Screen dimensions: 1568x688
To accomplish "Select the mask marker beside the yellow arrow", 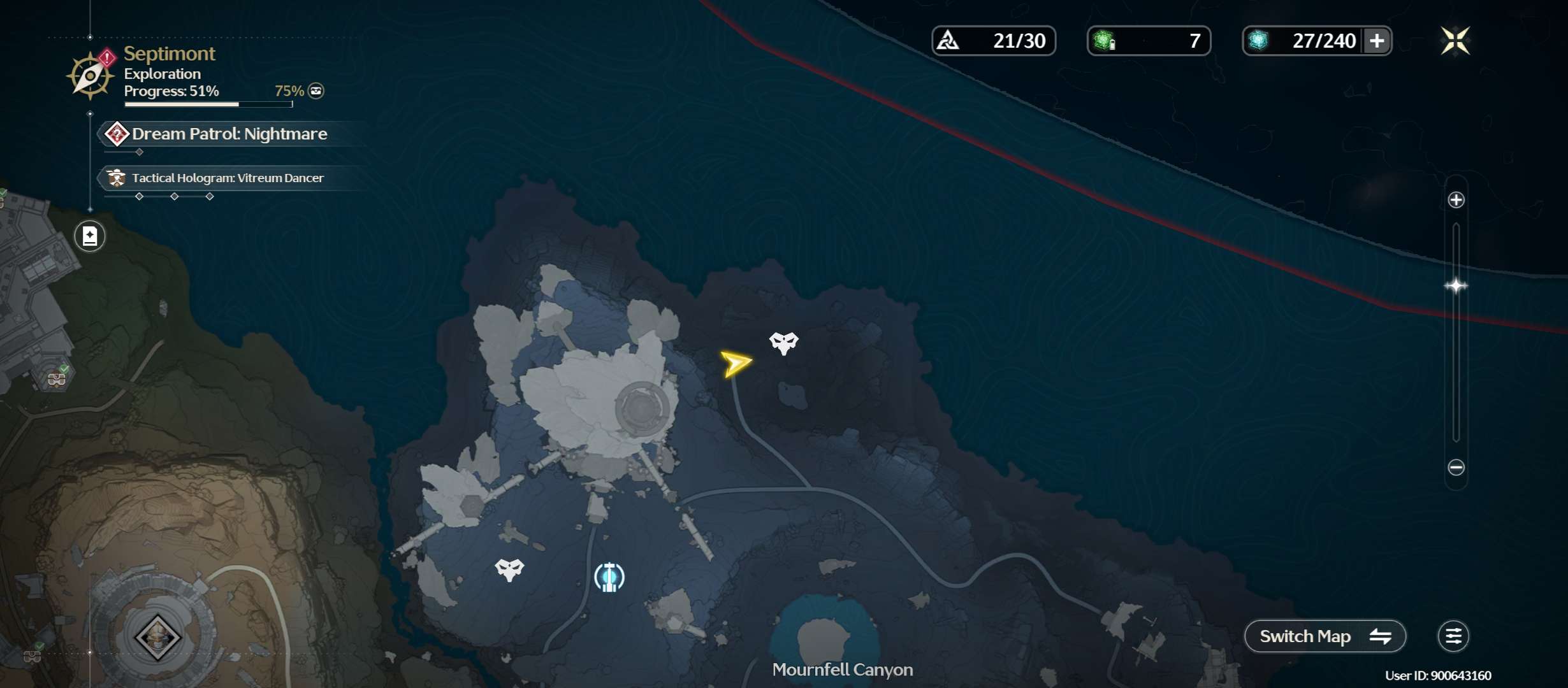I will click(x=783, y=343).
